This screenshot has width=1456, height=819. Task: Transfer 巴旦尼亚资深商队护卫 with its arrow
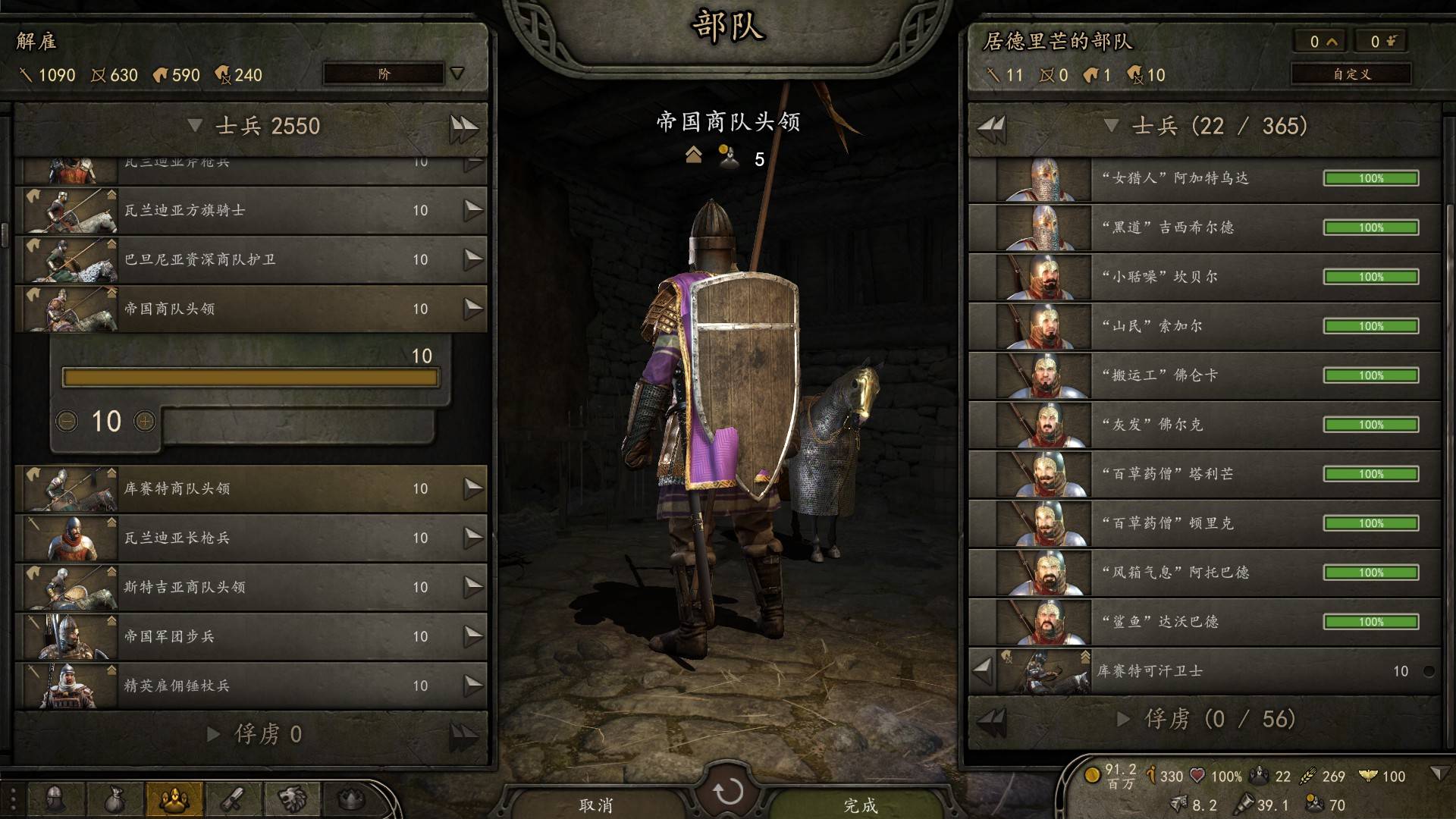(x=473, y=259)
